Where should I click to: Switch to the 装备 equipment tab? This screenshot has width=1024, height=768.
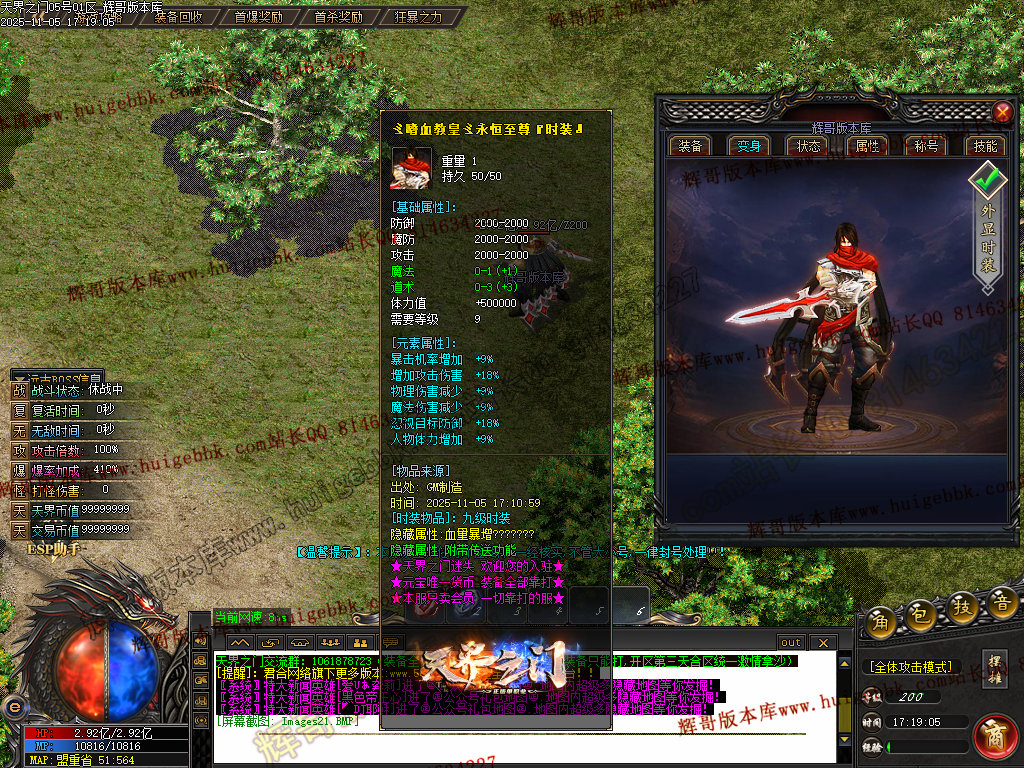pos(690,146)
